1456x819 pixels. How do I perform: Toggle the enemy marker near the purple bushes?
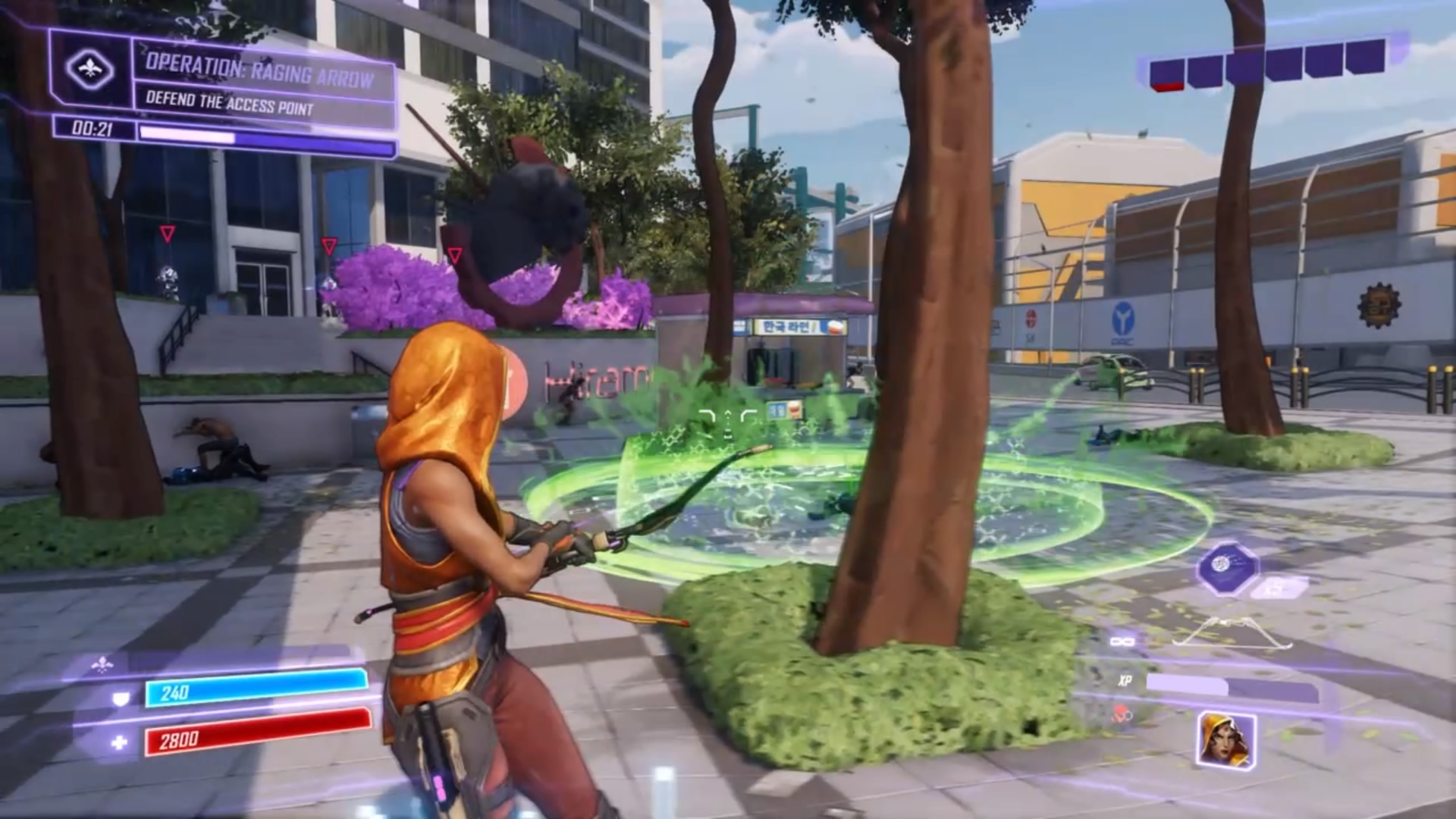pyautogui.click(x=457, y=256)
